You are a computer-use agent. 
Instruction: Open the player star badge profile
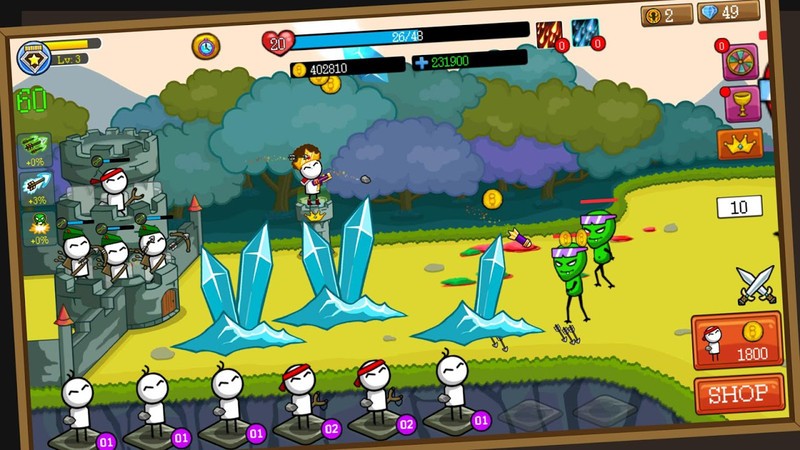pyautogui.click(x=34, y=57)
